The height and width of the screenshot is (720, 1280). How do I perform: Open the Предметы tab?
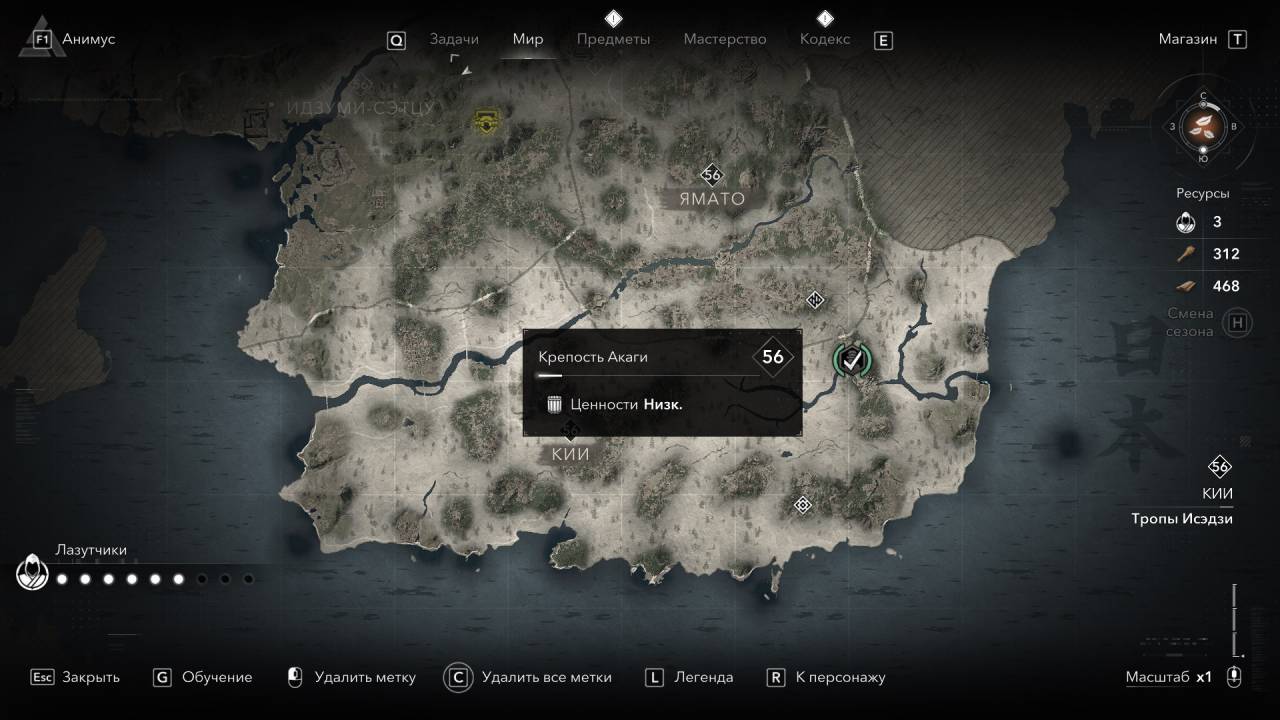point(613,39)
